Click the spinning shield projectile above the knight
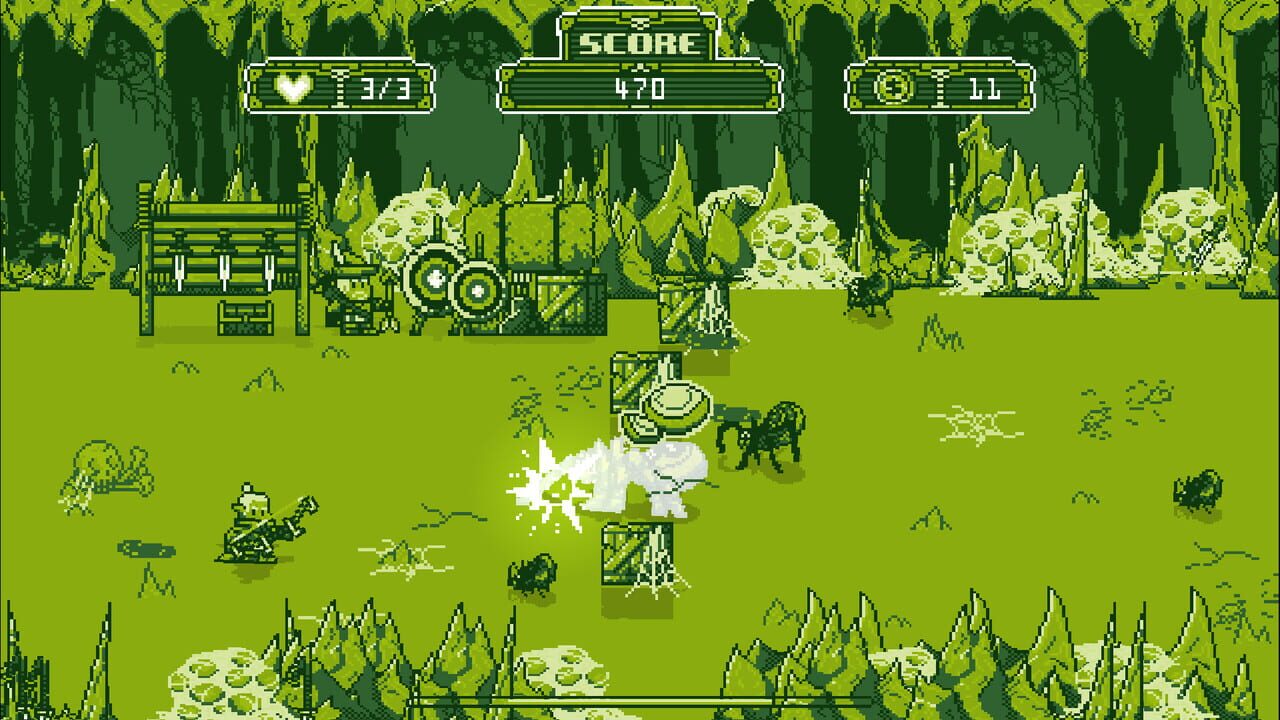Image resolution: width=1280 pixels, height=720 pixels. [x=675, y=405]
